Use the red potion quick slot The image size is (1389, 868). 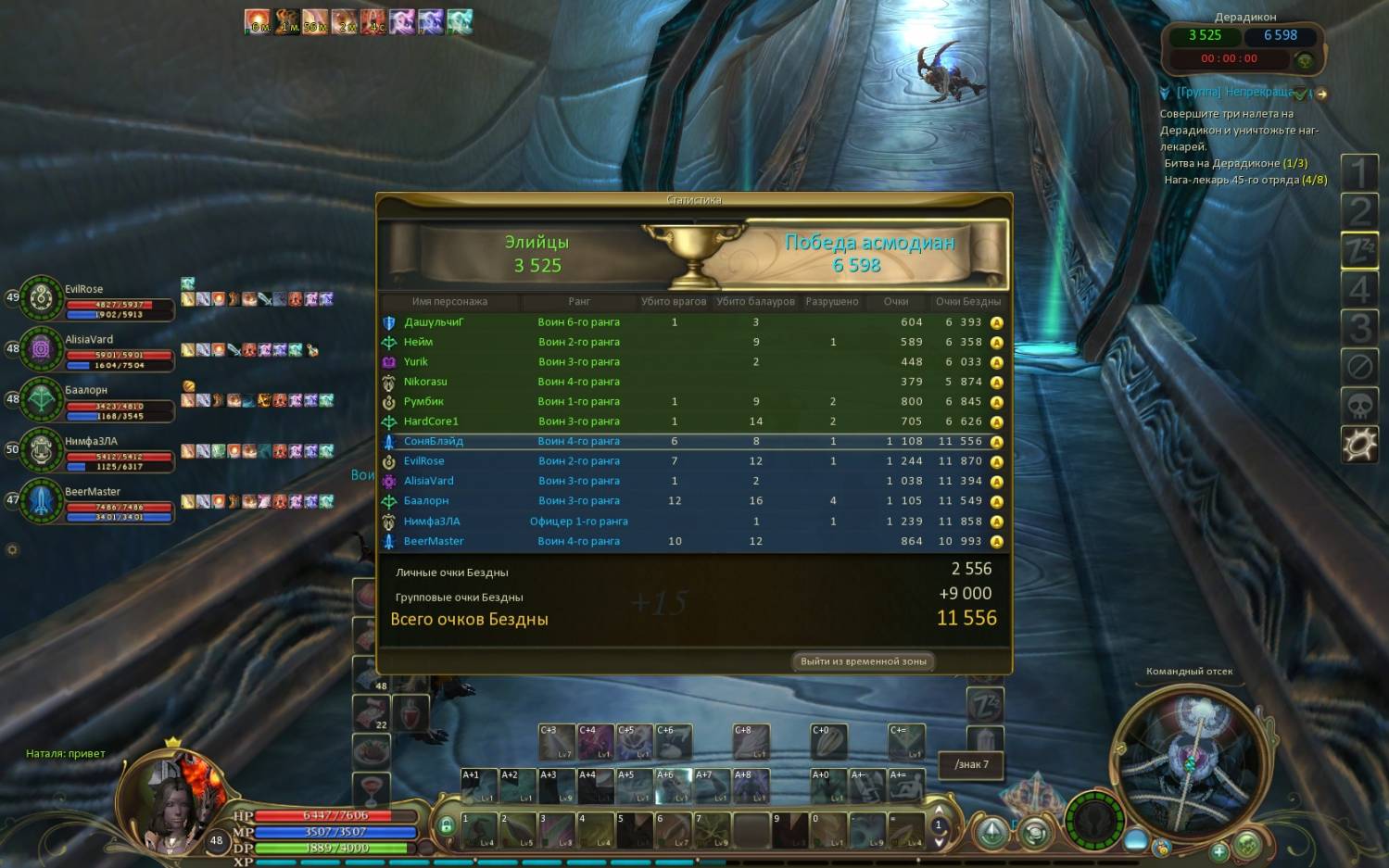[410, 714]
